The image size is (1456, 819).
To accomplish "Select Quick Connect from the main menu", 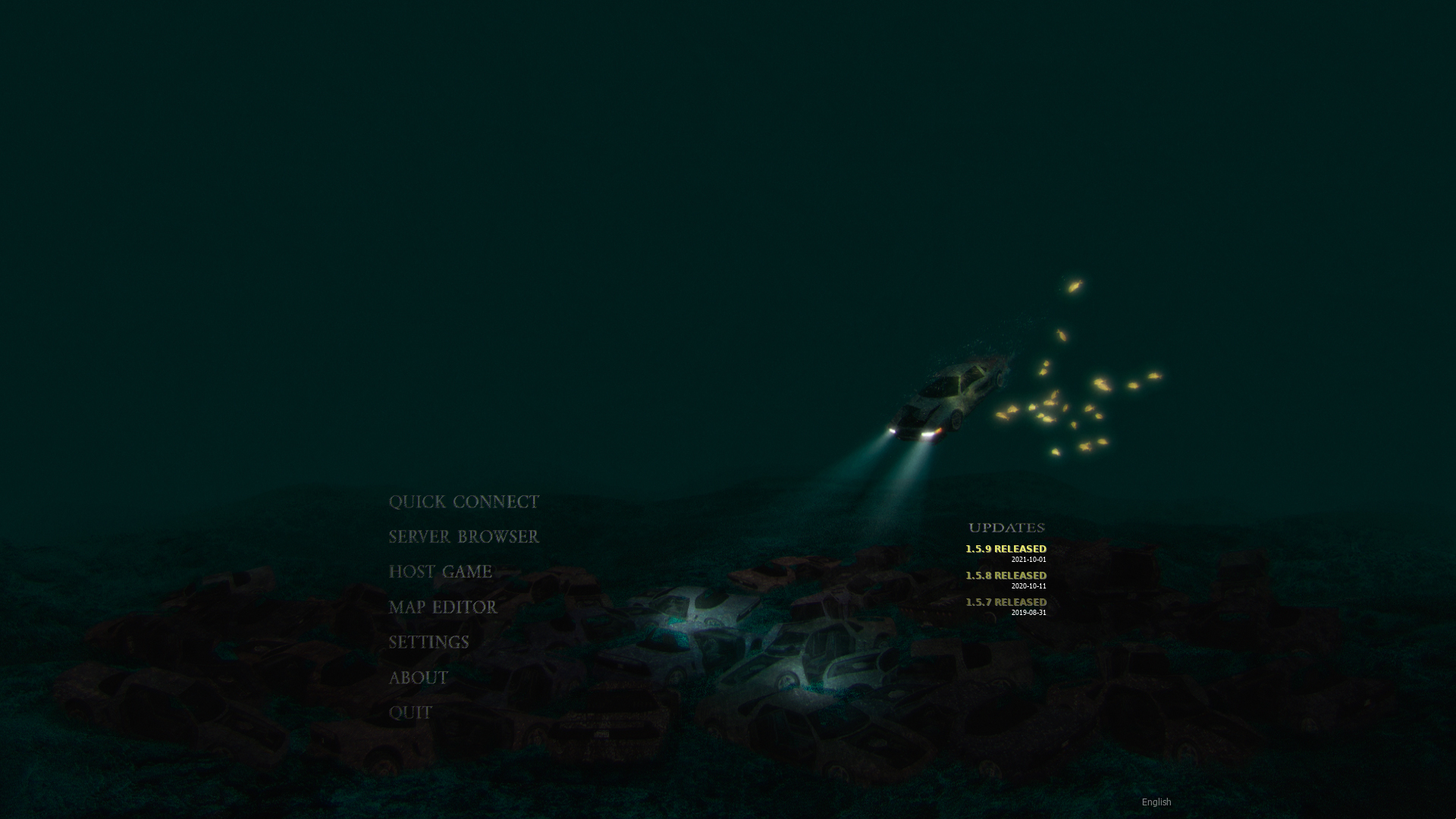I will [465, 502].
